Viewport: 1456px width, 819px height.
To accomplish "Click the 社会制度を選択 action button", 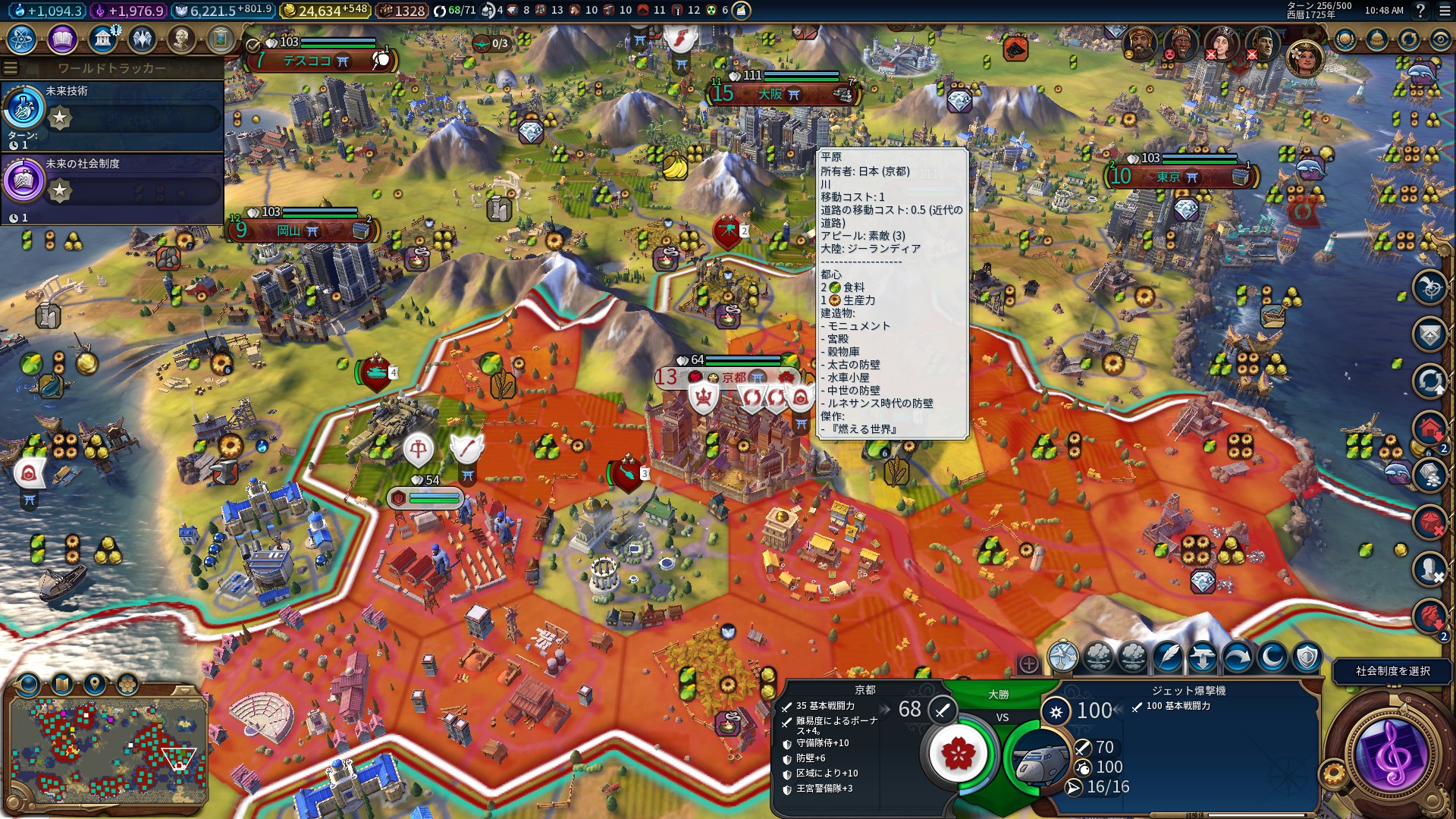I will click(x=1392, y=671).
